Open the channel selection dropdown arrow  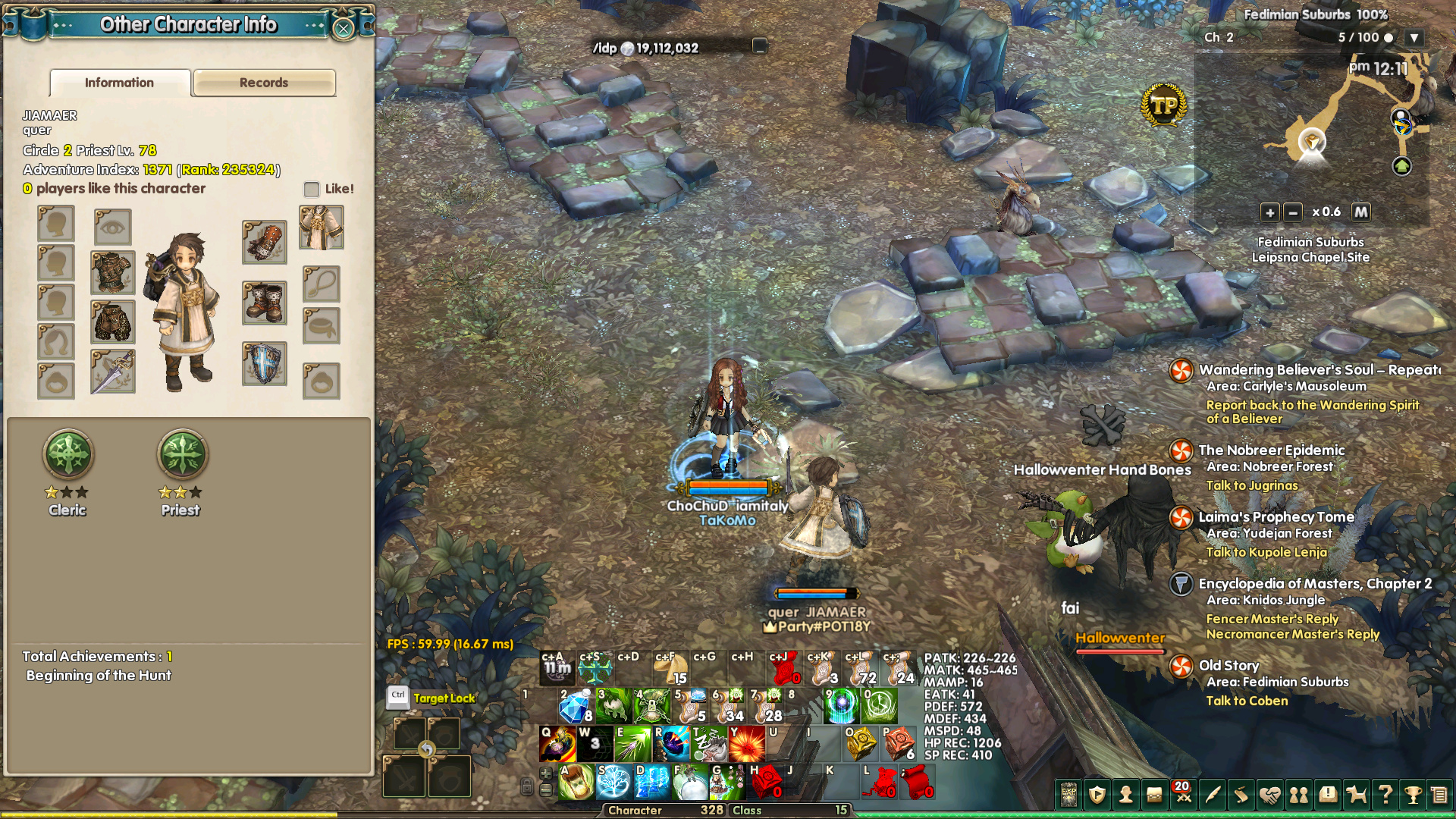pyautogui.click(x=1414, y=37)
